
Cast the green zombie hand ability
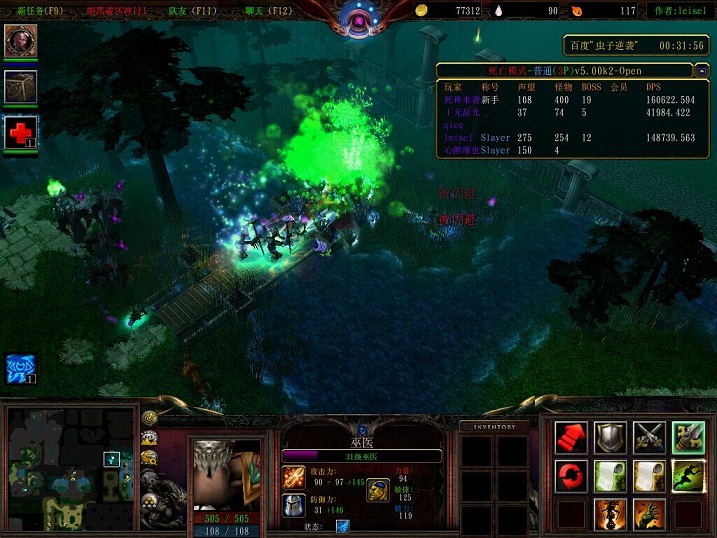[649, 514]
